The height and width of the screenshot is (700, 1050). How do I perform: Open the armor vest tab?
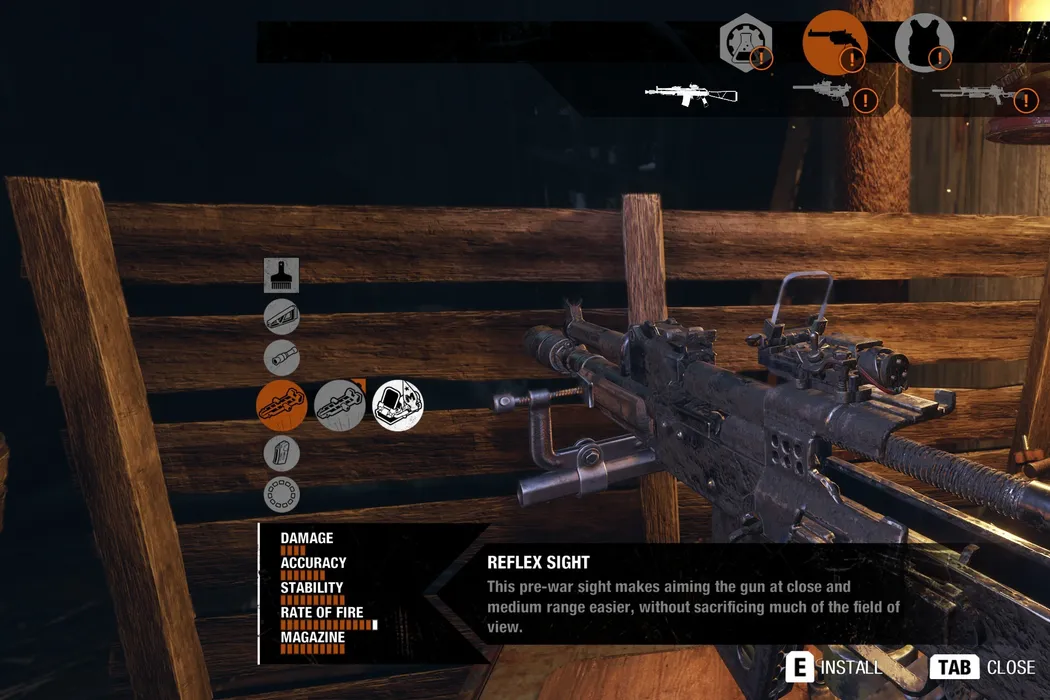(923, 42)
